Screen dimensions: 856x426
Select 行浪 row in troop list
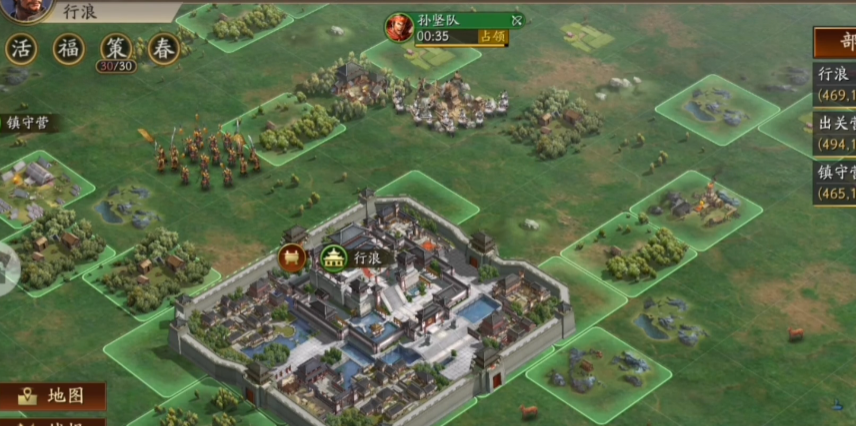(835, 82)
